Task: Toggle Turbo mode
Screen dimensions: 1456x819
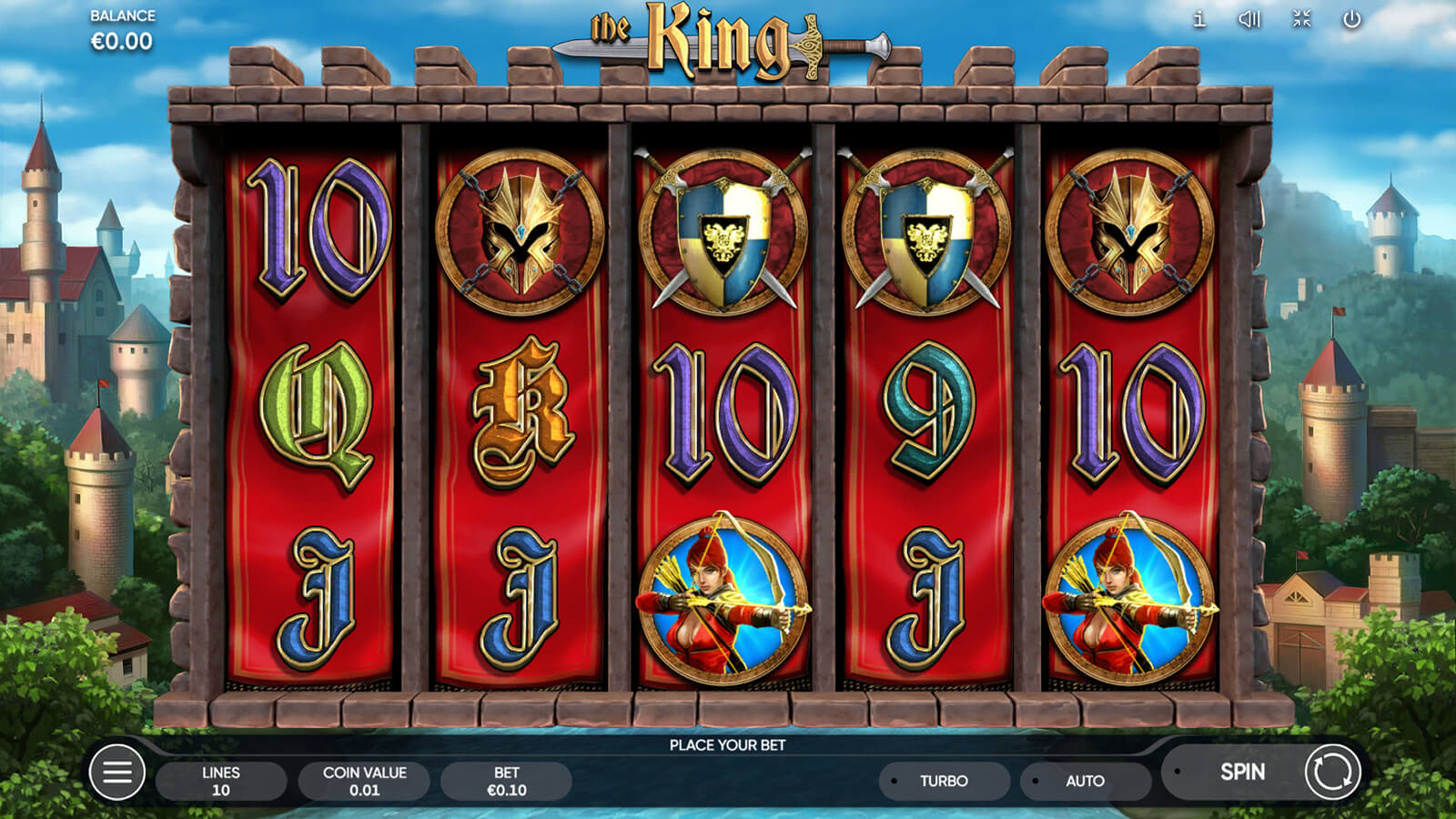Action: (x=944, y=781)
